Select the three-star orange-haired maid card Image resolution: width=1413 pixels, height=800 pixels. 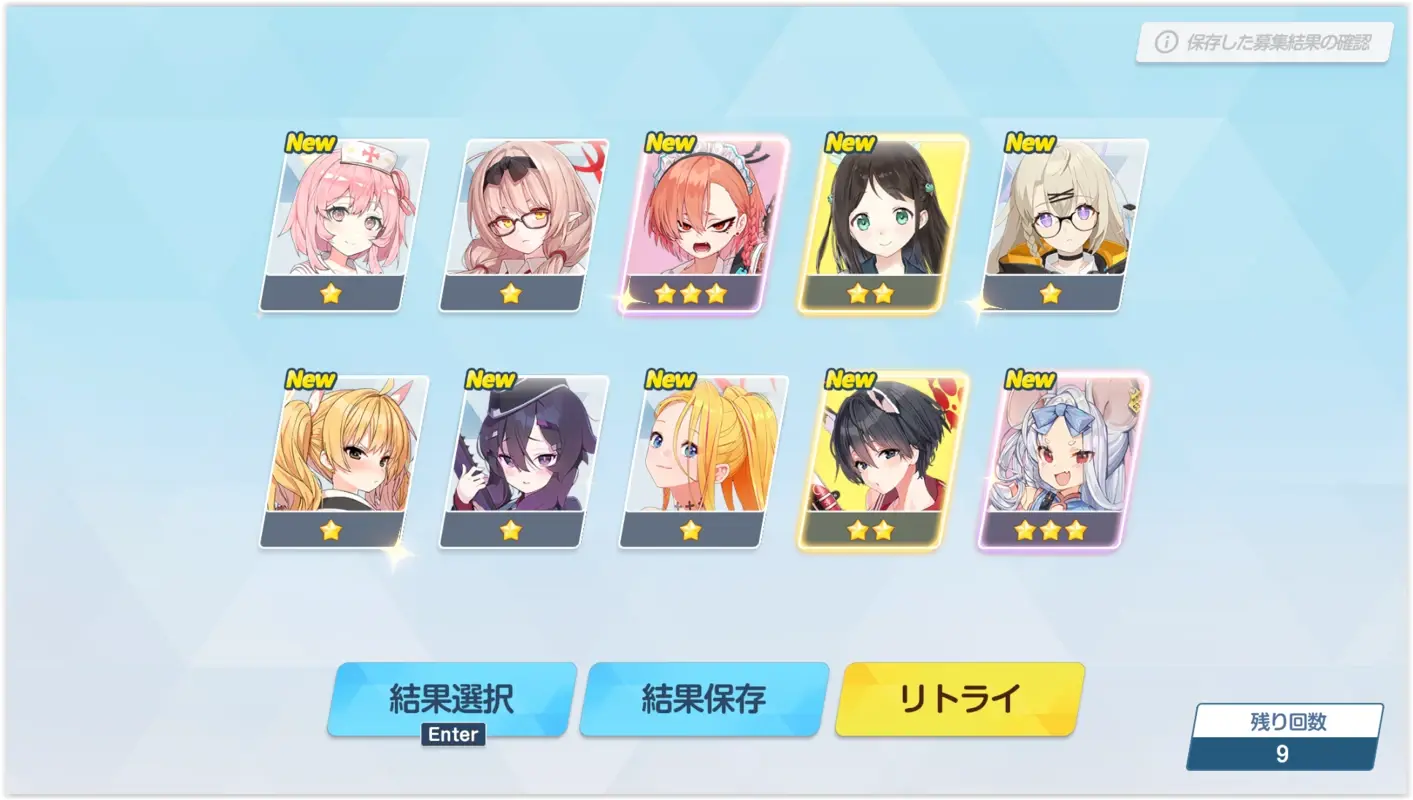691,220
